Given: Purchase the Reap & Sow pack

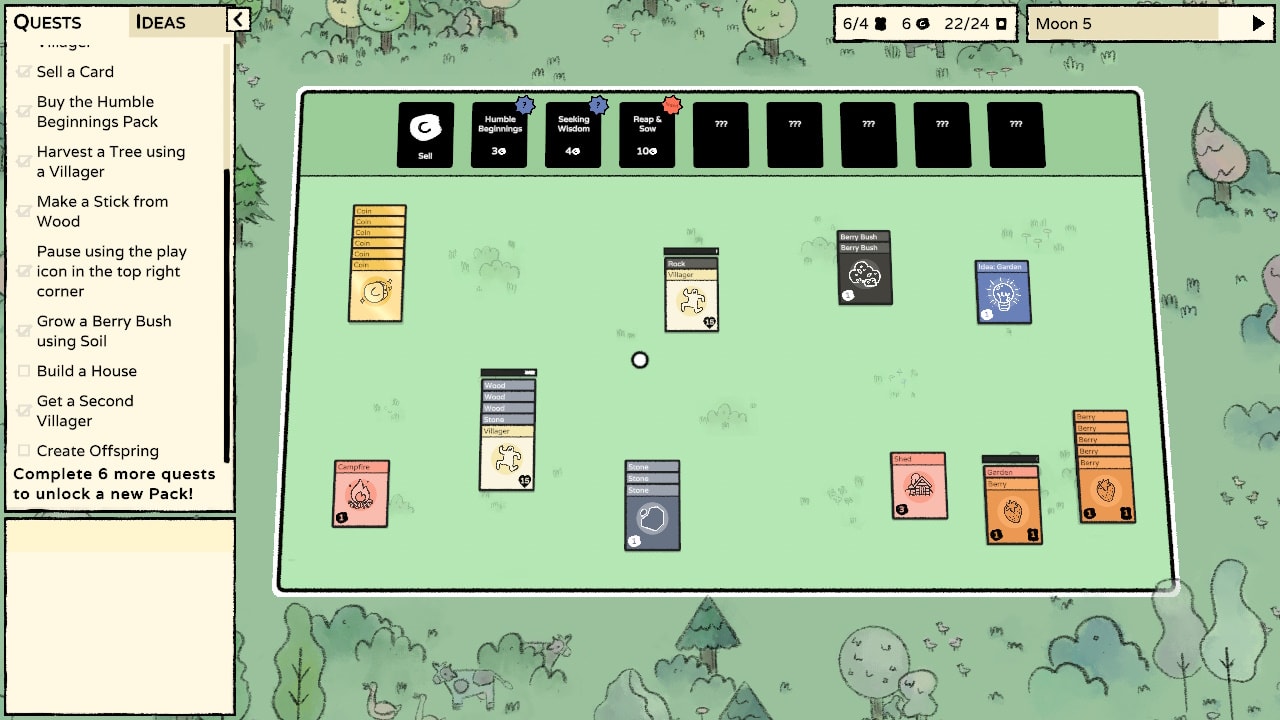Looking at the screenshot, I should click(x=647, y=135).
